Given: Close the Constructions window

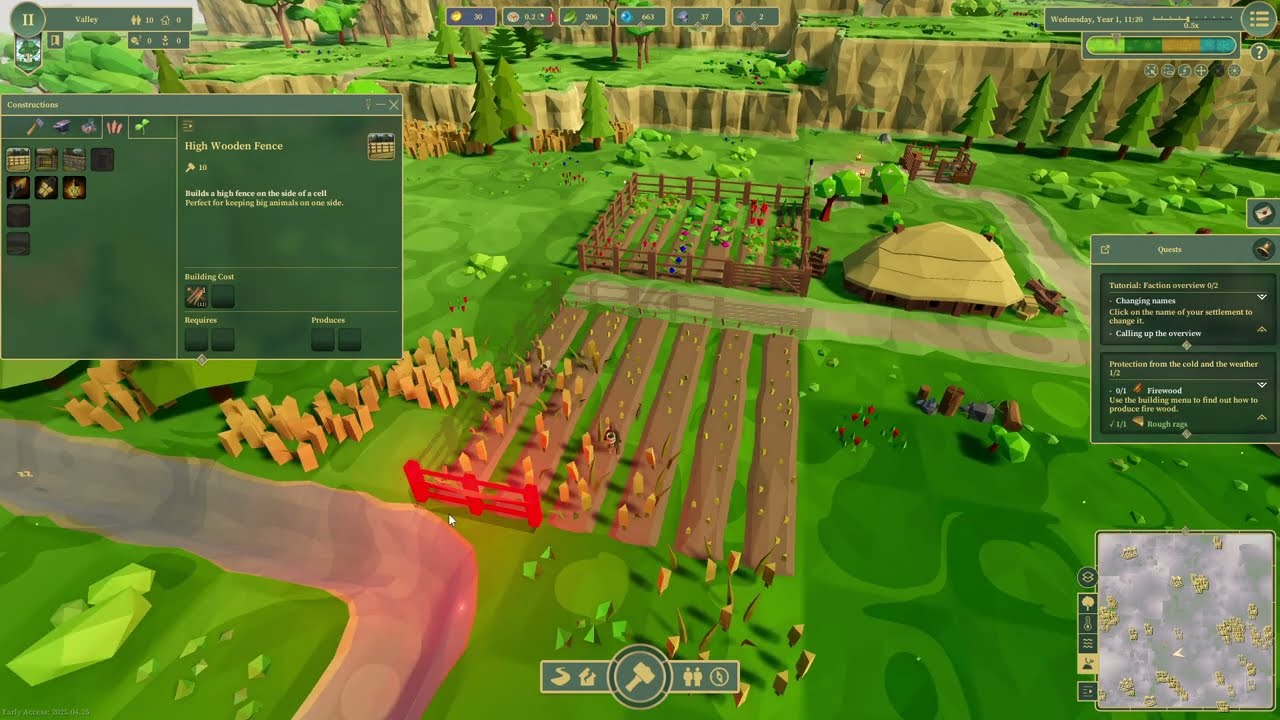Looking at the screenshot, I should point(394,104).
